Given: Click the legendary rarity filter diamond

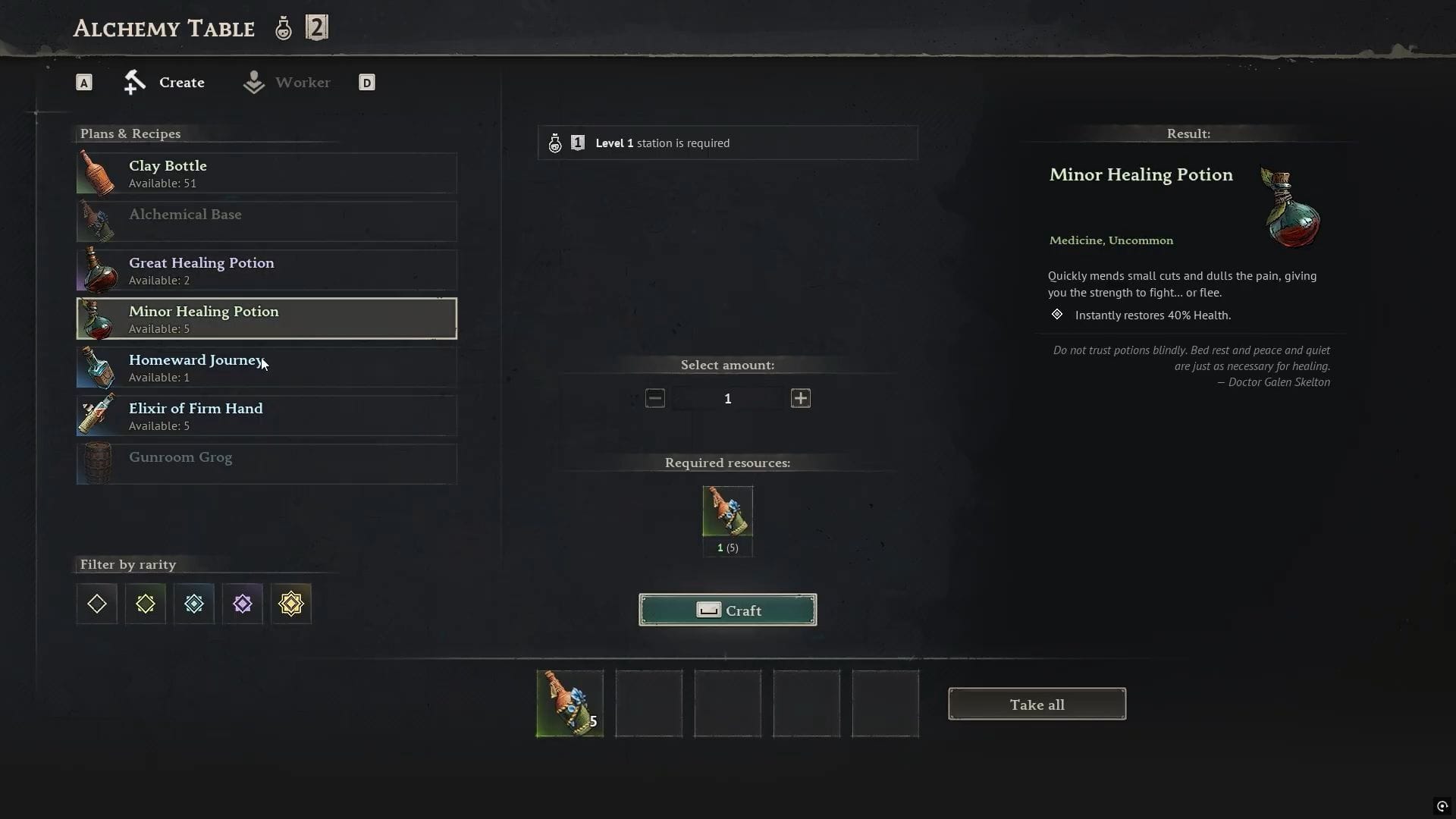Looking at the screenshot, I should coord(292,604).
